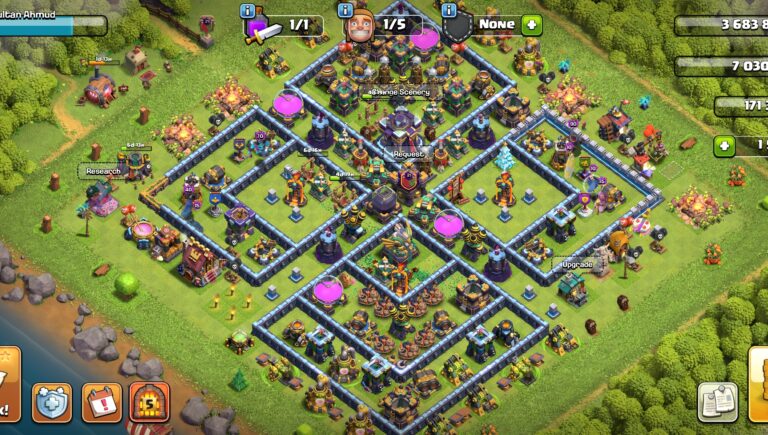The height and width of the screenshot is (435, 768).
Task: Select the Research label on the laboratory
Action: tap(103, 171)
